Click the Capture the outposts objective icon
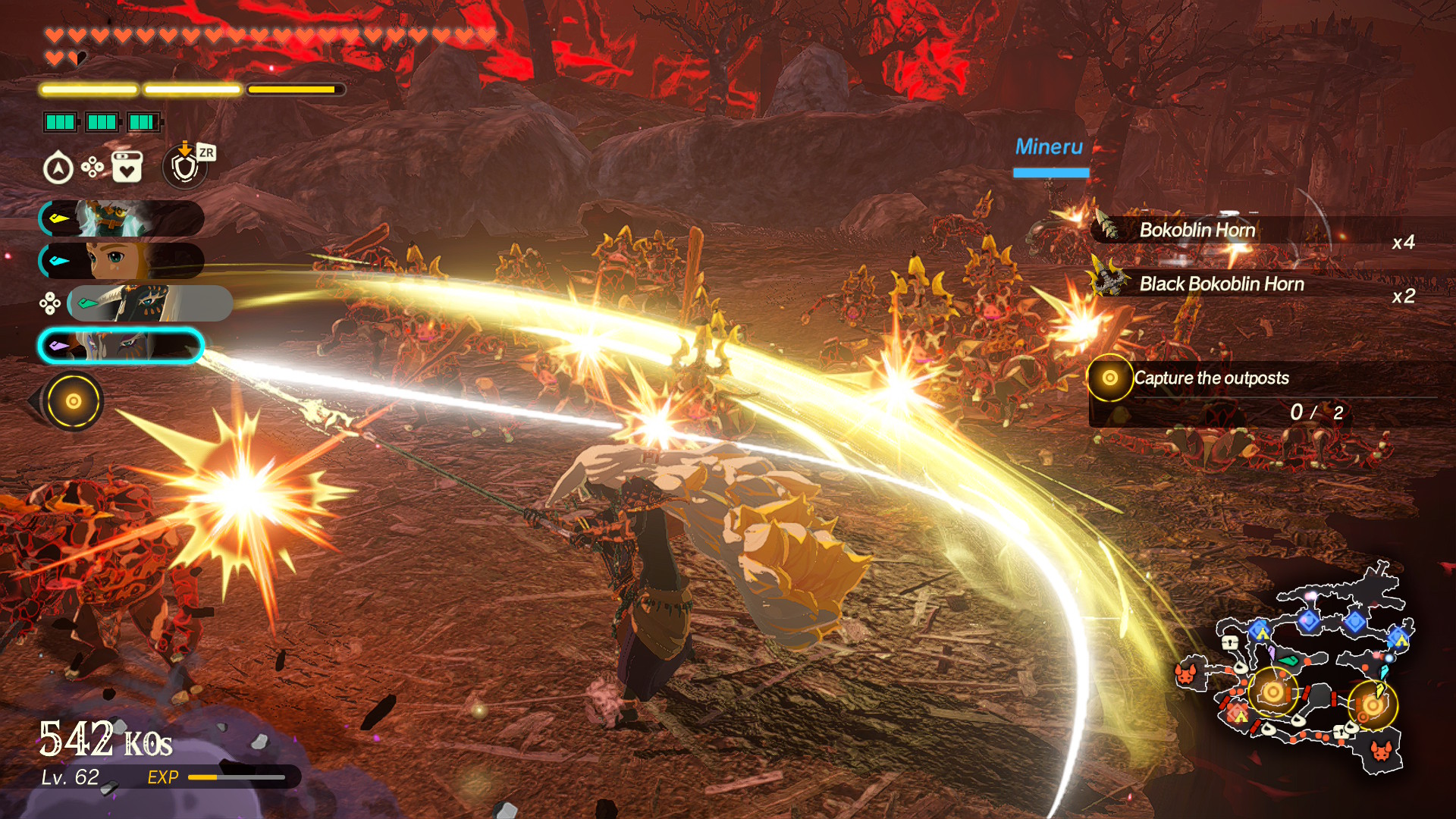This screenshot has height=819, width=1456. pyautogui.click(x=1111, y=378)
